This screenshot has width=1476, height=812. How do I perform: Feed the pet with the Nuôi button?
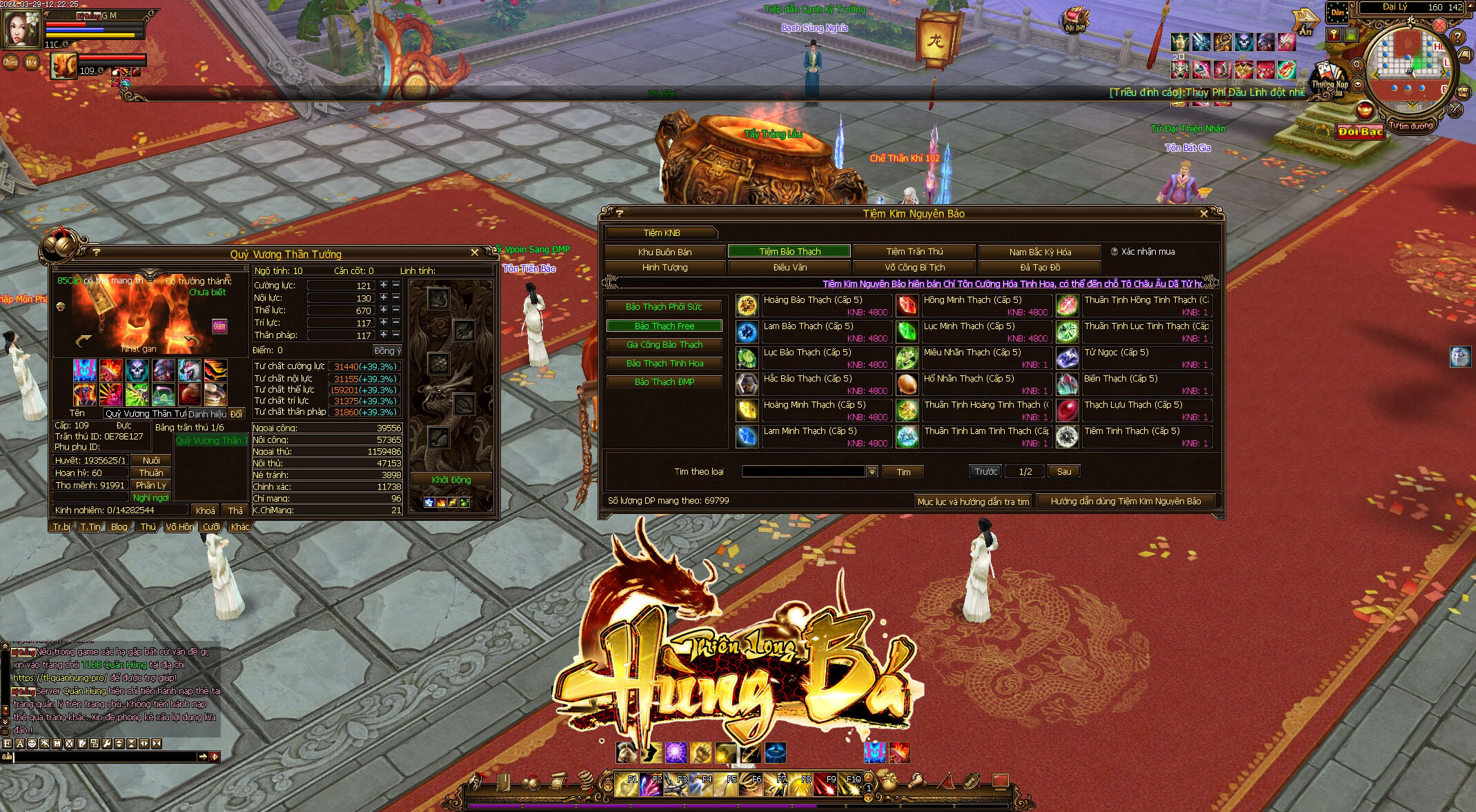pyautogui.click(x=151, y=461)
